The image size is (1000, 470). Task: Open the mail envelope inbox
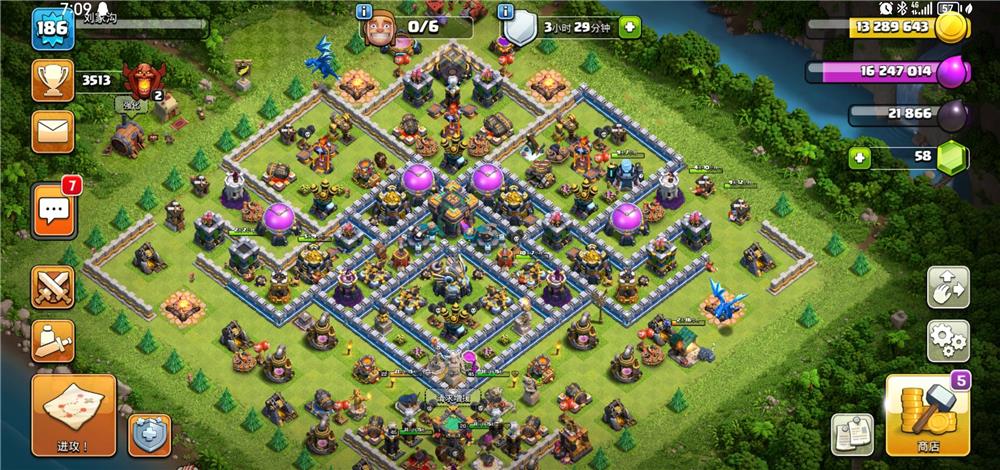(x=52, y=130)
